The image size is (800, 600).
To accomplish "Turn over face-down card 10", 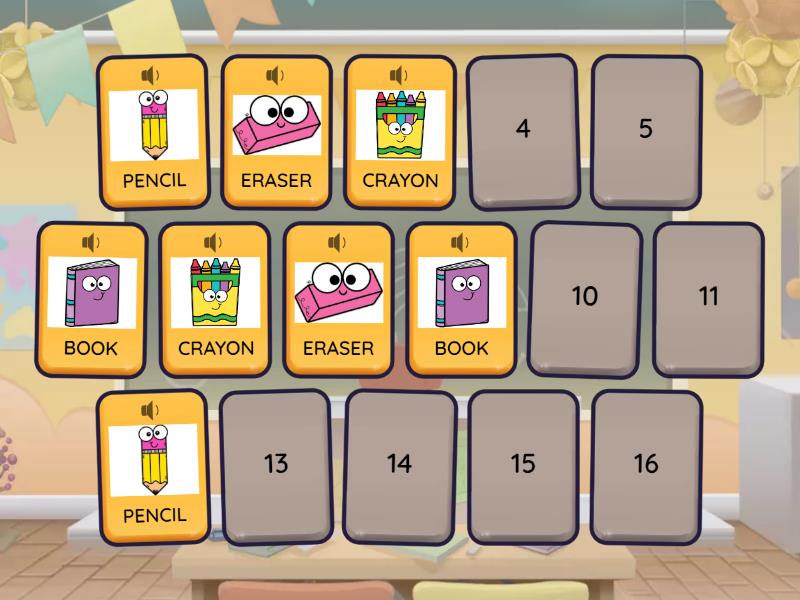I will [584, 297].
